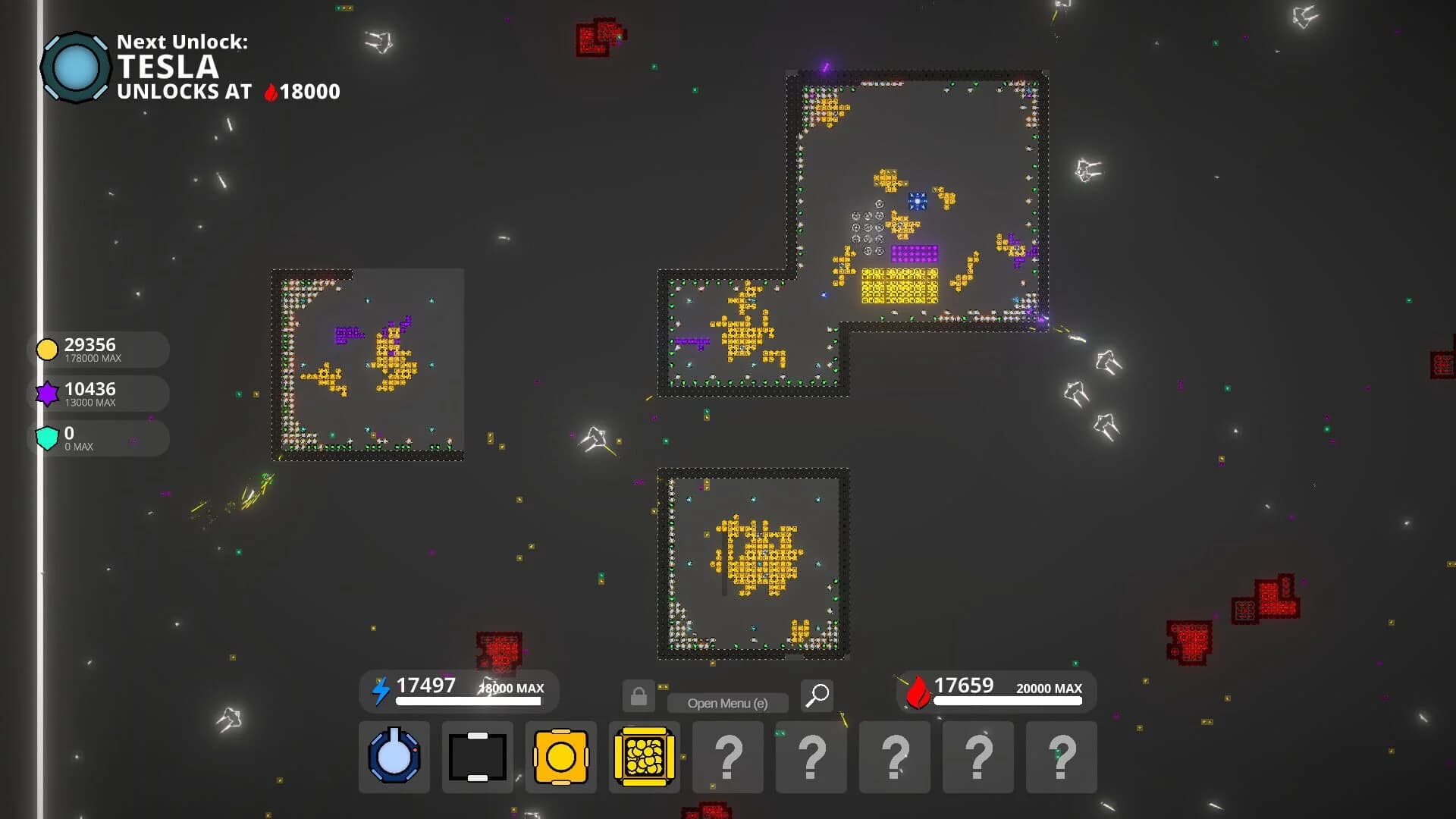Viewport: 1456px width, 819px height.
Task: Select the black wall building slot
Action: 477,757
